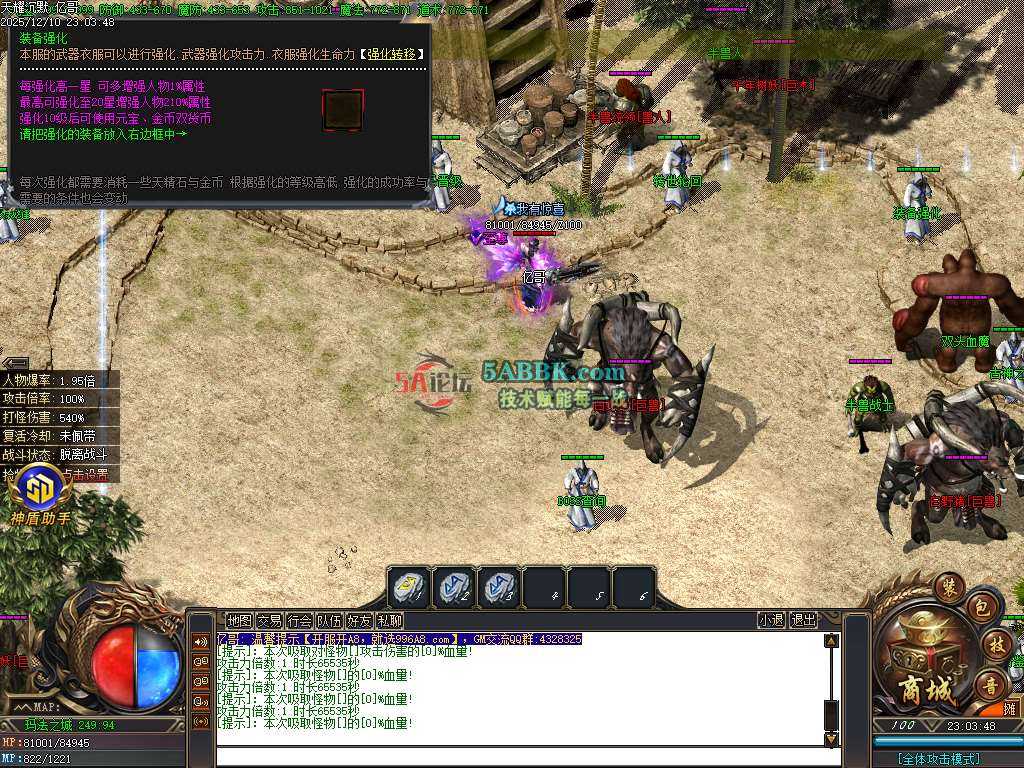Switch the 全体攻击模式 attack mode label
The width and height of the screenshot is (1024, 768).
tap(939, 759)
